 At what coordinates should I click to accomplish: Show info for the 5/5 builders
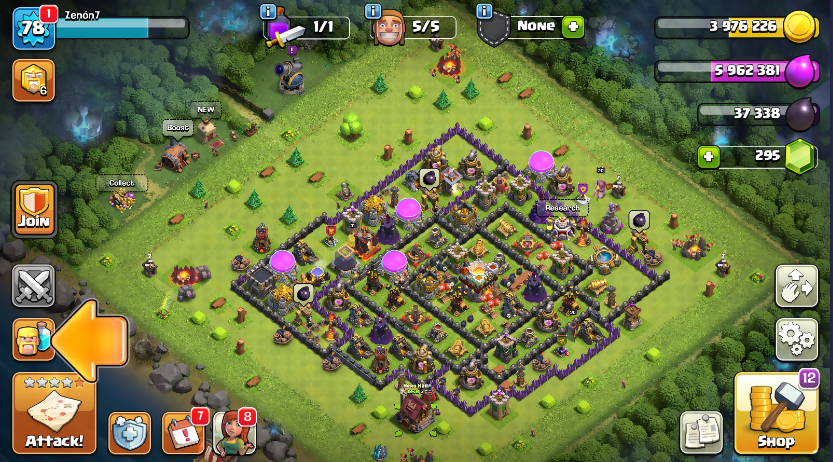click(x=373, y=11)
